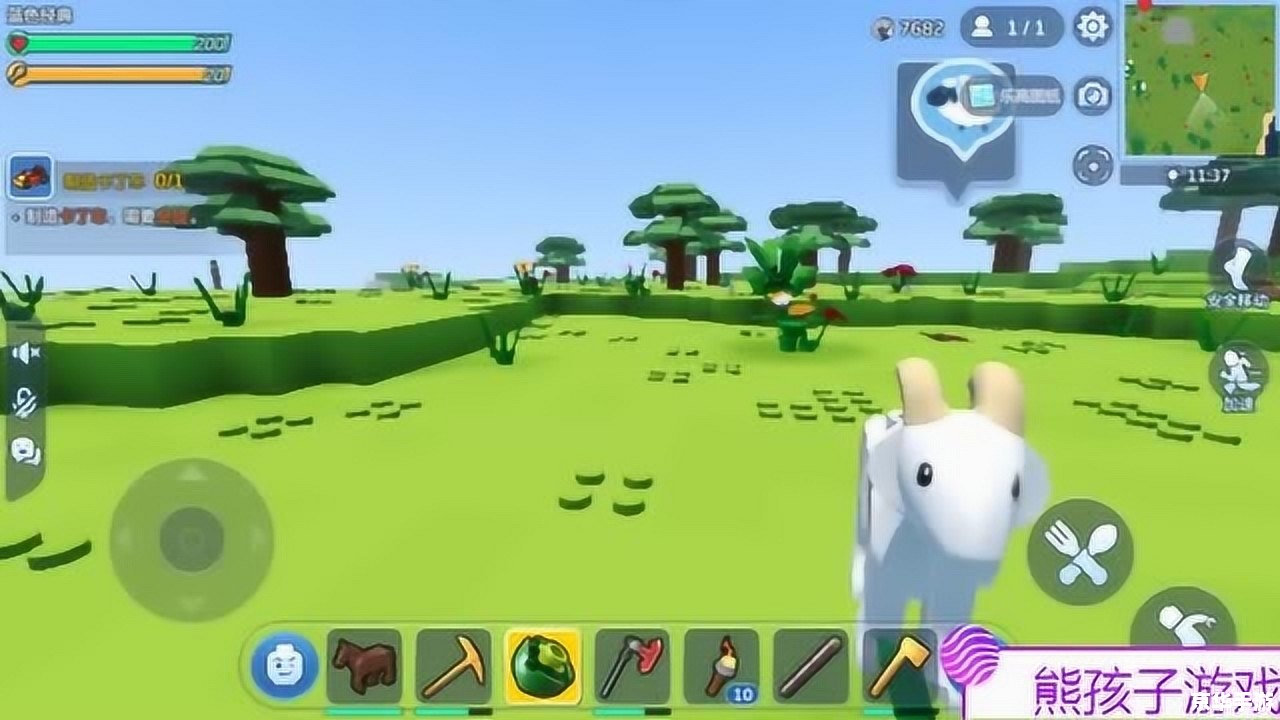Viewport: 1280px width, 720px height.
Task: Open the car crafting quest tracker
Action: pyautogui.click(x=28, y=179)
